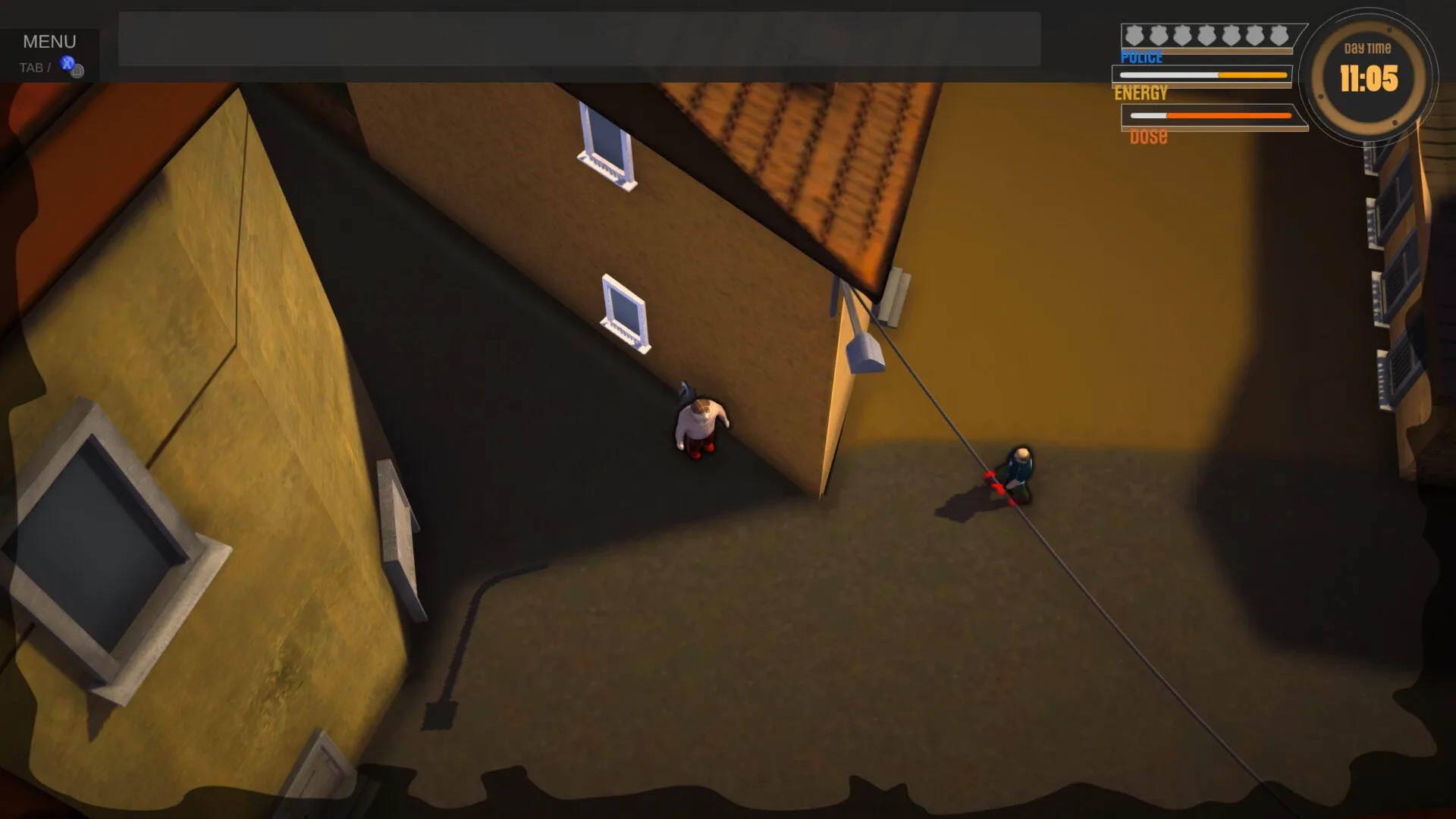1456x819 pixels.
Task: Click the ENERGY progress bar
Action: (x=1202, y=75)
